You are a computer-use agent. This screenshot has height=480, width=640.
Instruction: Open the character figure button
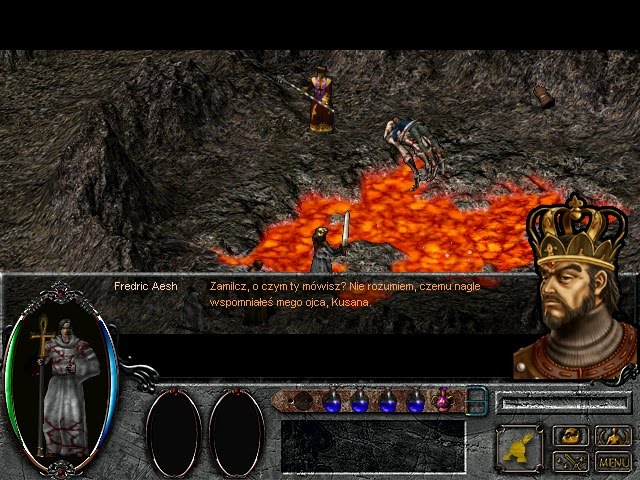[613, 436]
